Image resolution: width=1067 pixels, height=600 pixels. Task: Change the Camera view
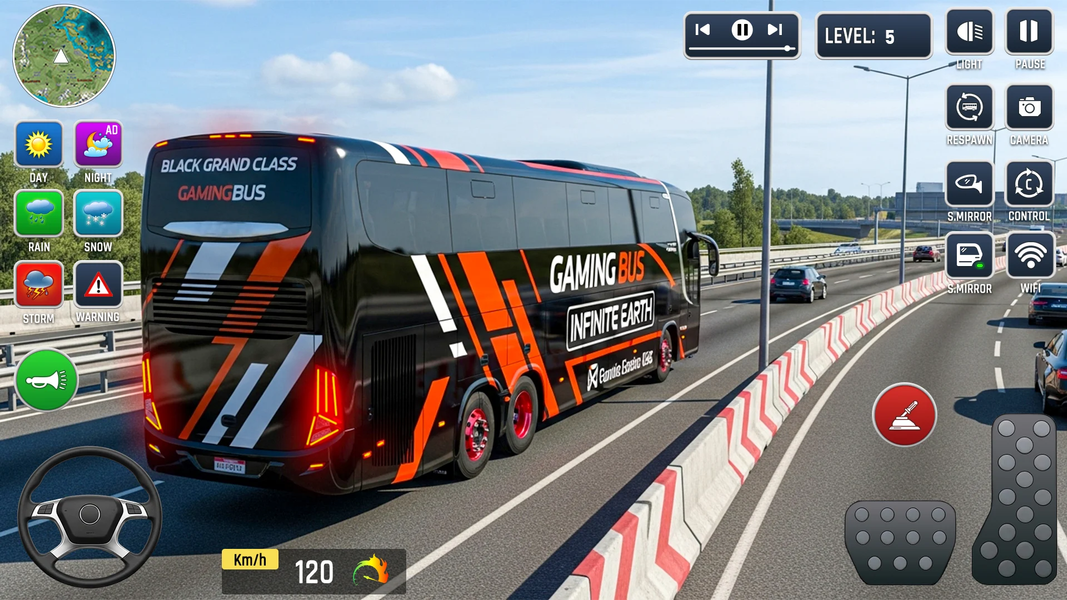pos(1029,107)
